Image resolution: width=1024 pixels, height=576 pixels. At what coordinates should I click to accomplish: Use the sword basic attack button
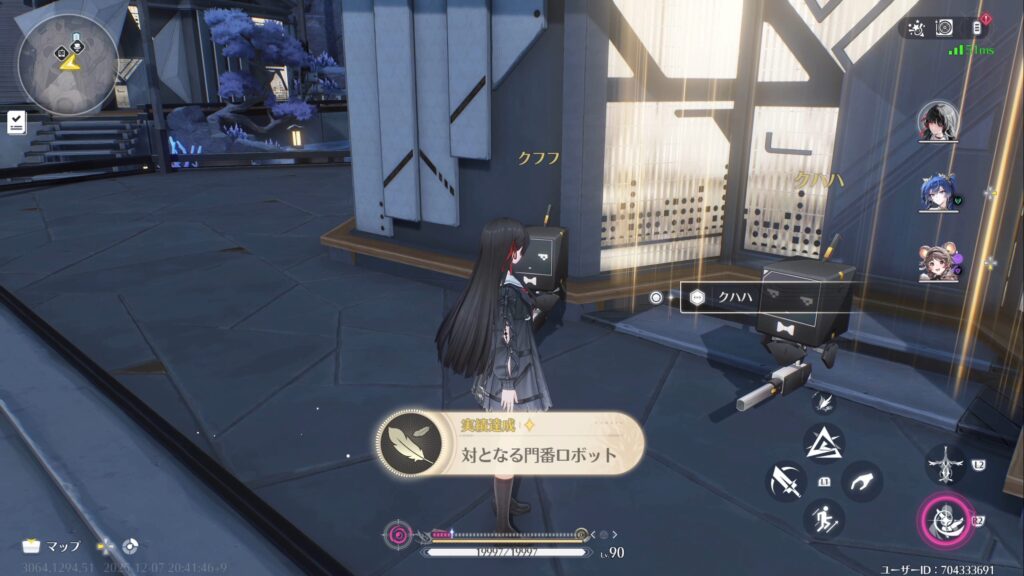point(786,481)
